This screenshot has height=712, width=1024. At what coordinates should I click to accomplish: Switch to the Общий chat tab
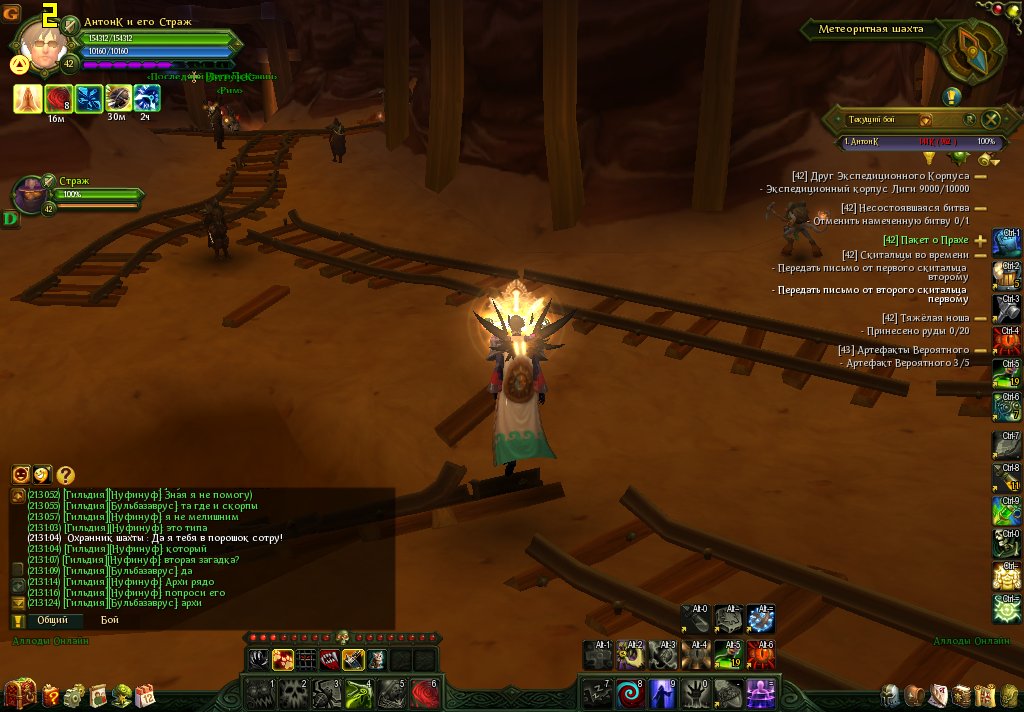(53, 620)
